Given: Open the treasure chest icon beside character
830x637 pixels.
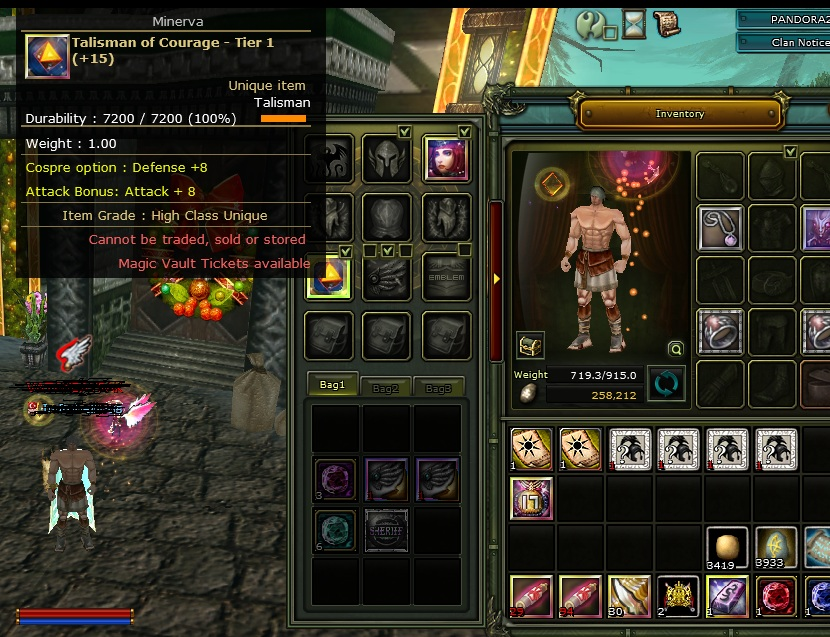Looking at the screenshot, I should [530, 345].
